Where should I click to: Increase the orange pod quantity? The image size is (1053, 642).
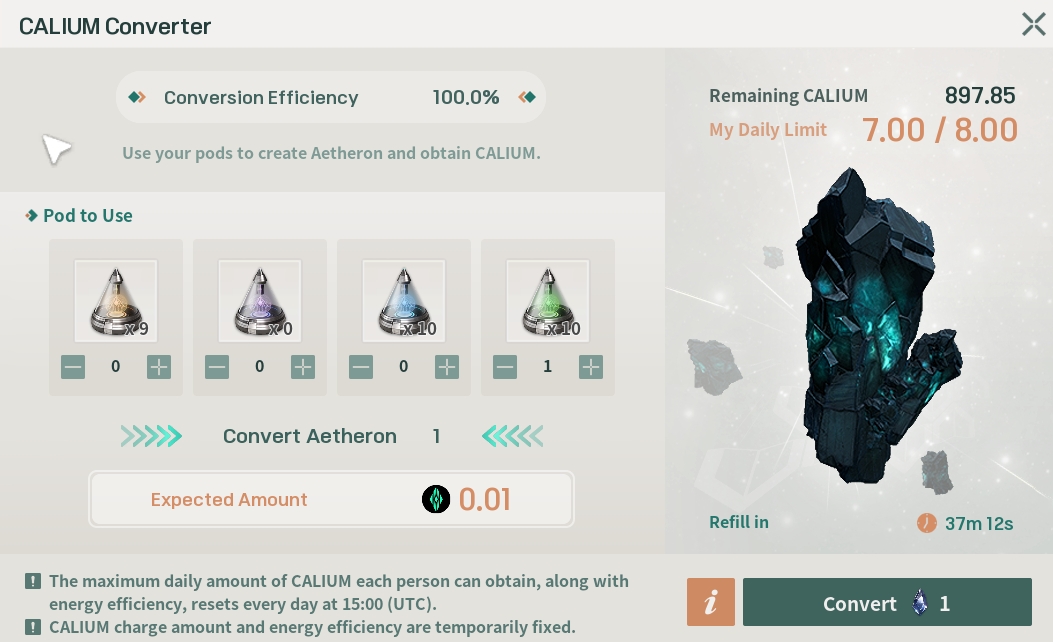pyautogui.click(x=159, y=367)
